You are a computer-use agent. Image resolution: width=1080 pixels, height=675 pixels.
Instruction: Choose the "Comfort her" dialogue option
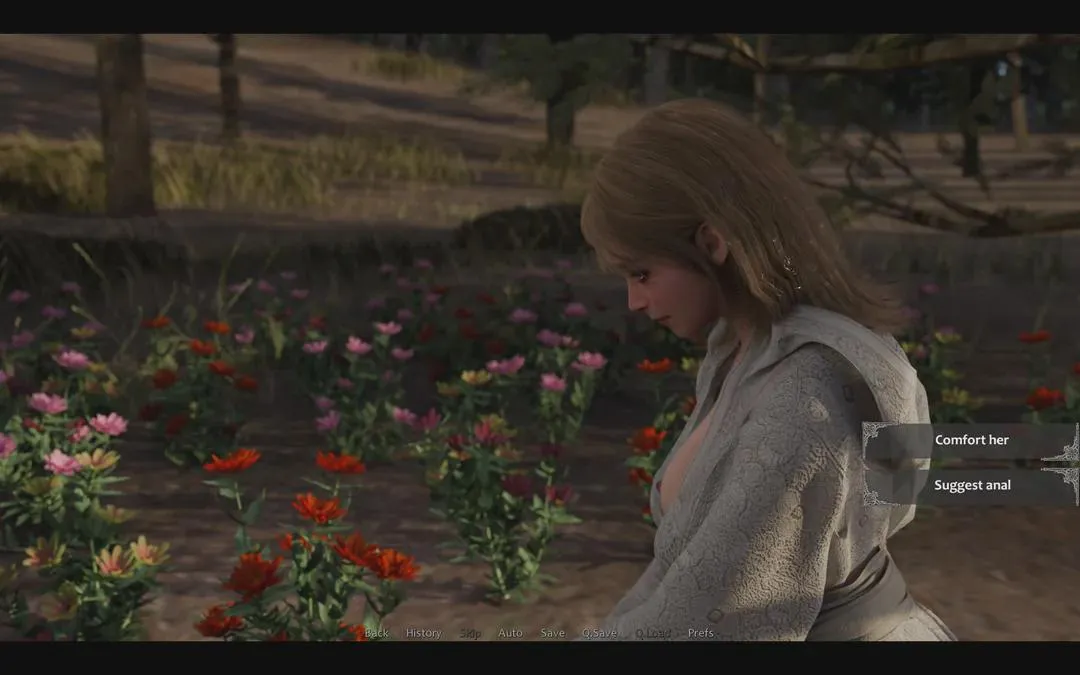coord(971,440)
